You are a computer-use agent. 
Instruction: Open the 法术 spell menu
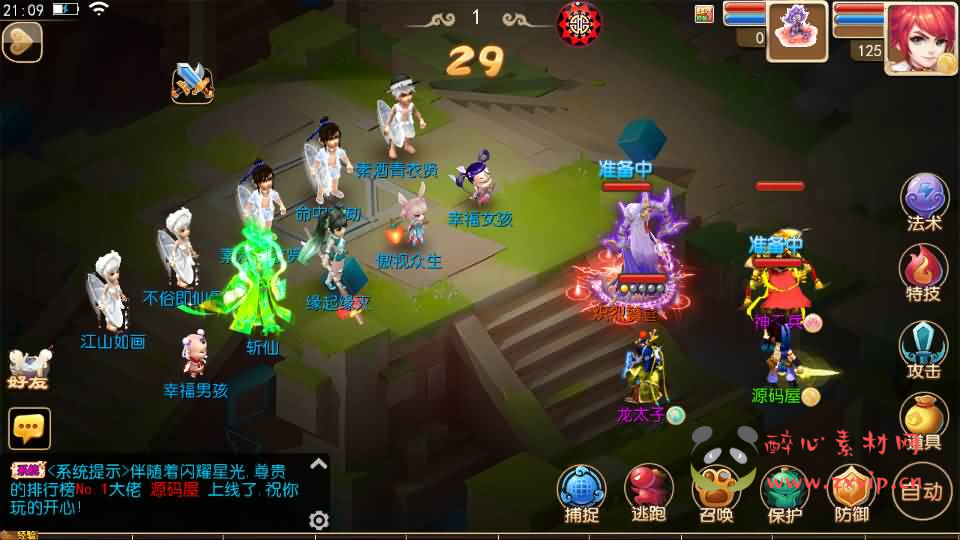click(x=924, y=200)
